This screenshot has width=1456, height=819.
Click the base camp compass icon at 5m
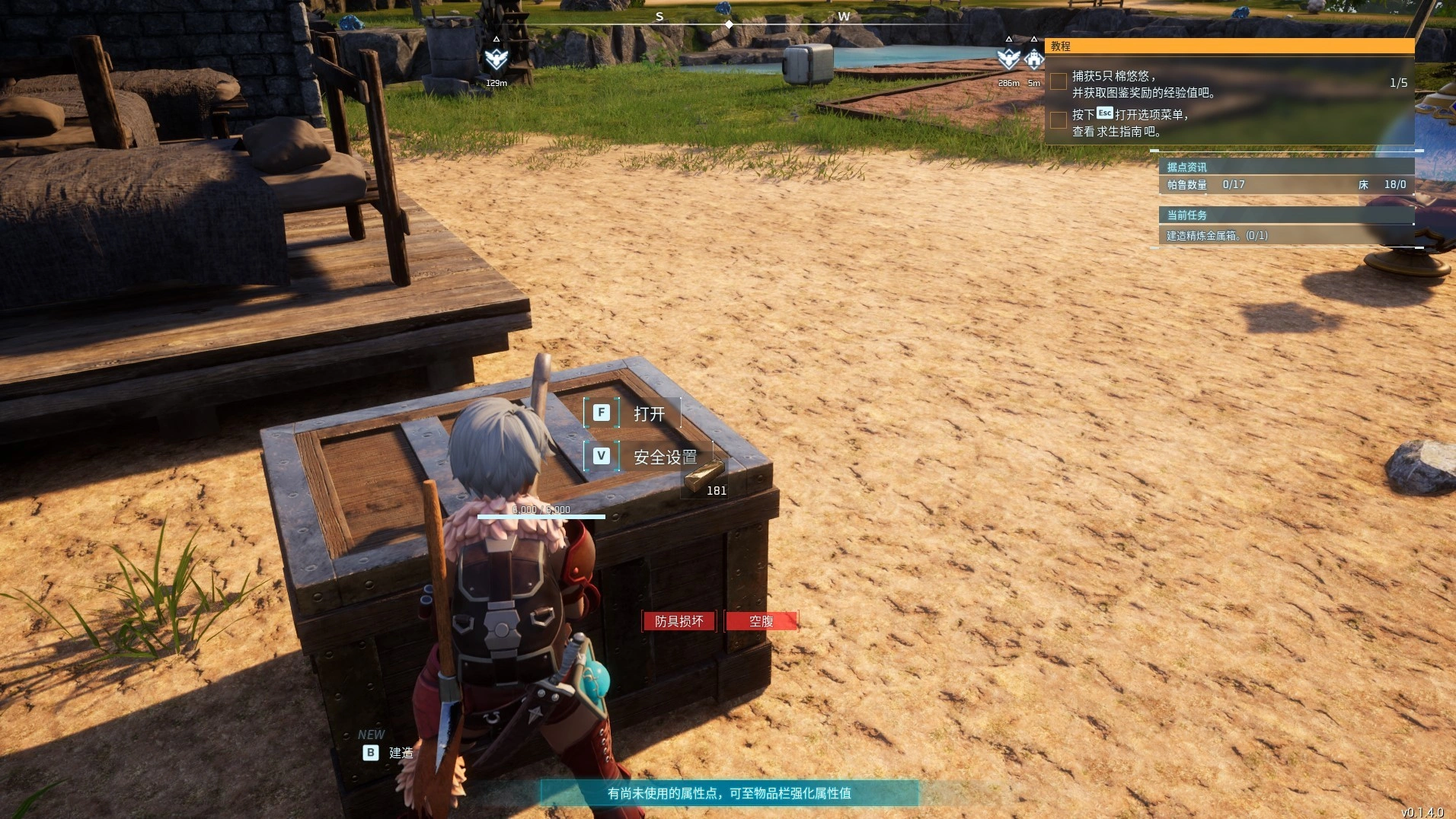1033,59
